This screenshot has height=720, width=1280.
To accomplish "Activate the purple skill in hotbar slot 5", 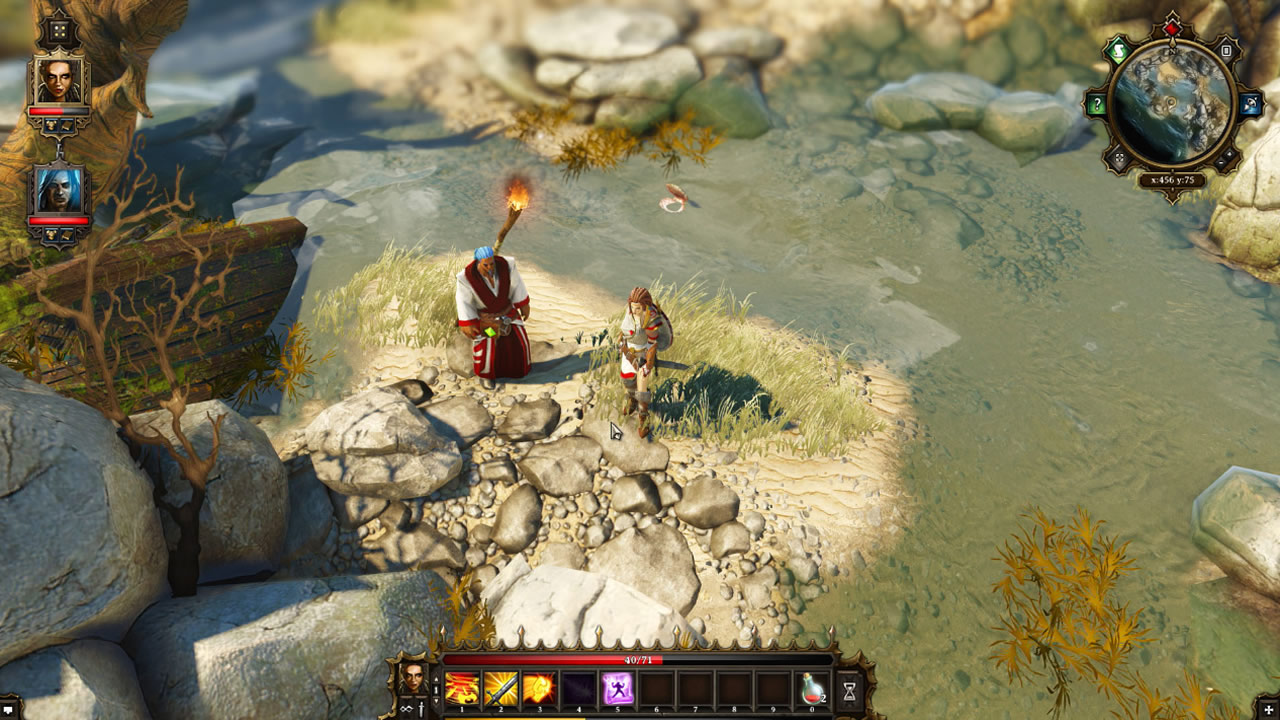I will [617, 690].
